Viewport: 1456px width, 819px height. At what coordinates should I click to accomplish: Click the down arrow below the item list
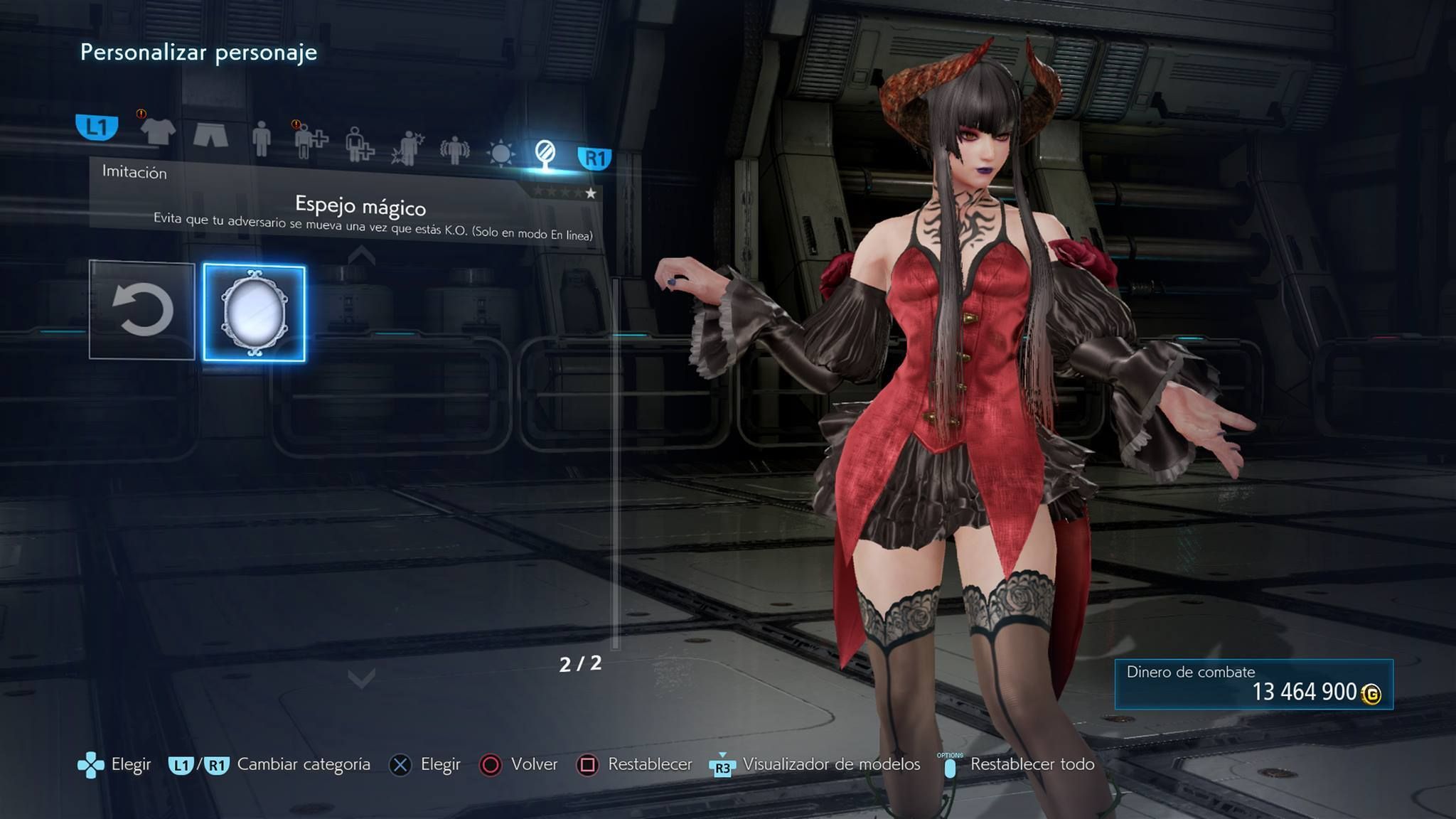pos(362,680)
